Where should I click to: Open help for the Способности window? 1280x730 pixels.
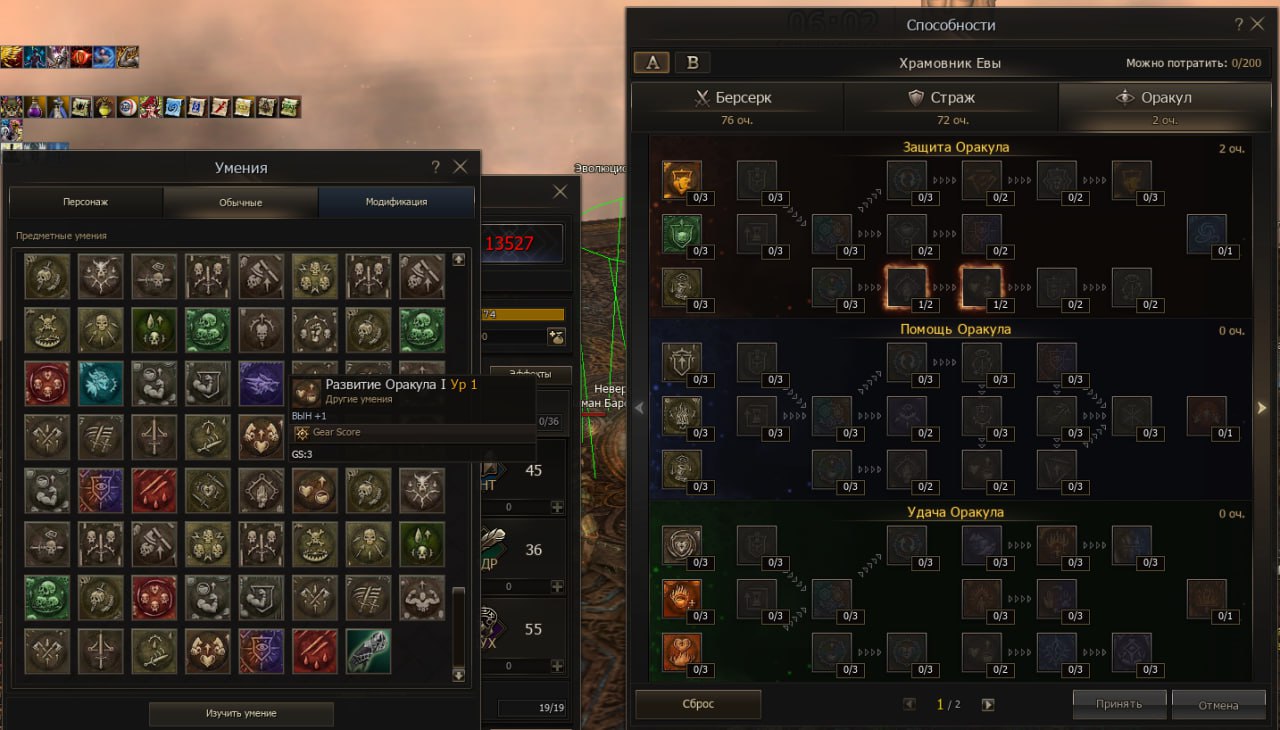point(1240,25)
